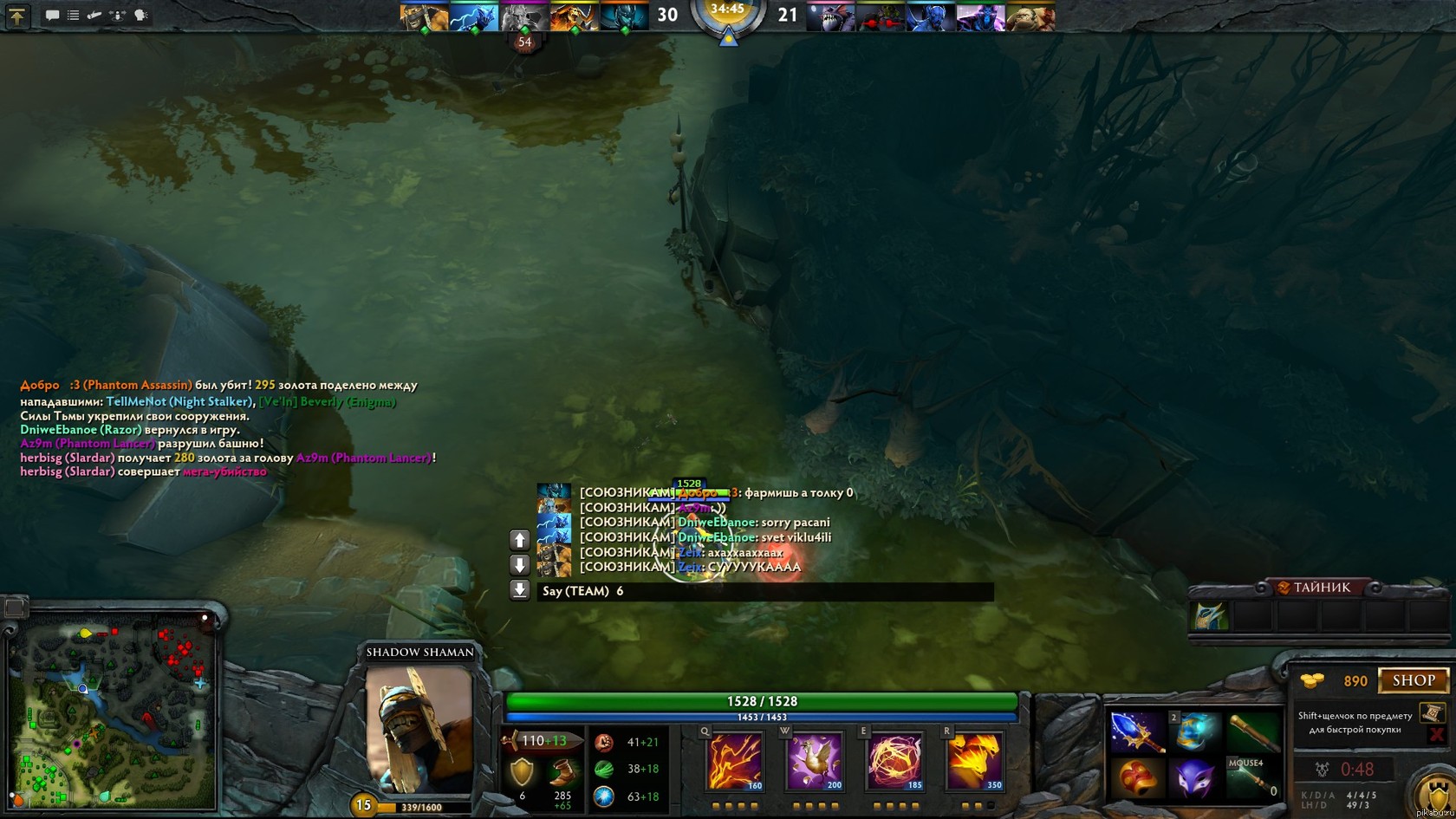Dismiss the quick-buy hint with red X
The height and width of the screenshot is (819, 1456).
coord(1436,735)
